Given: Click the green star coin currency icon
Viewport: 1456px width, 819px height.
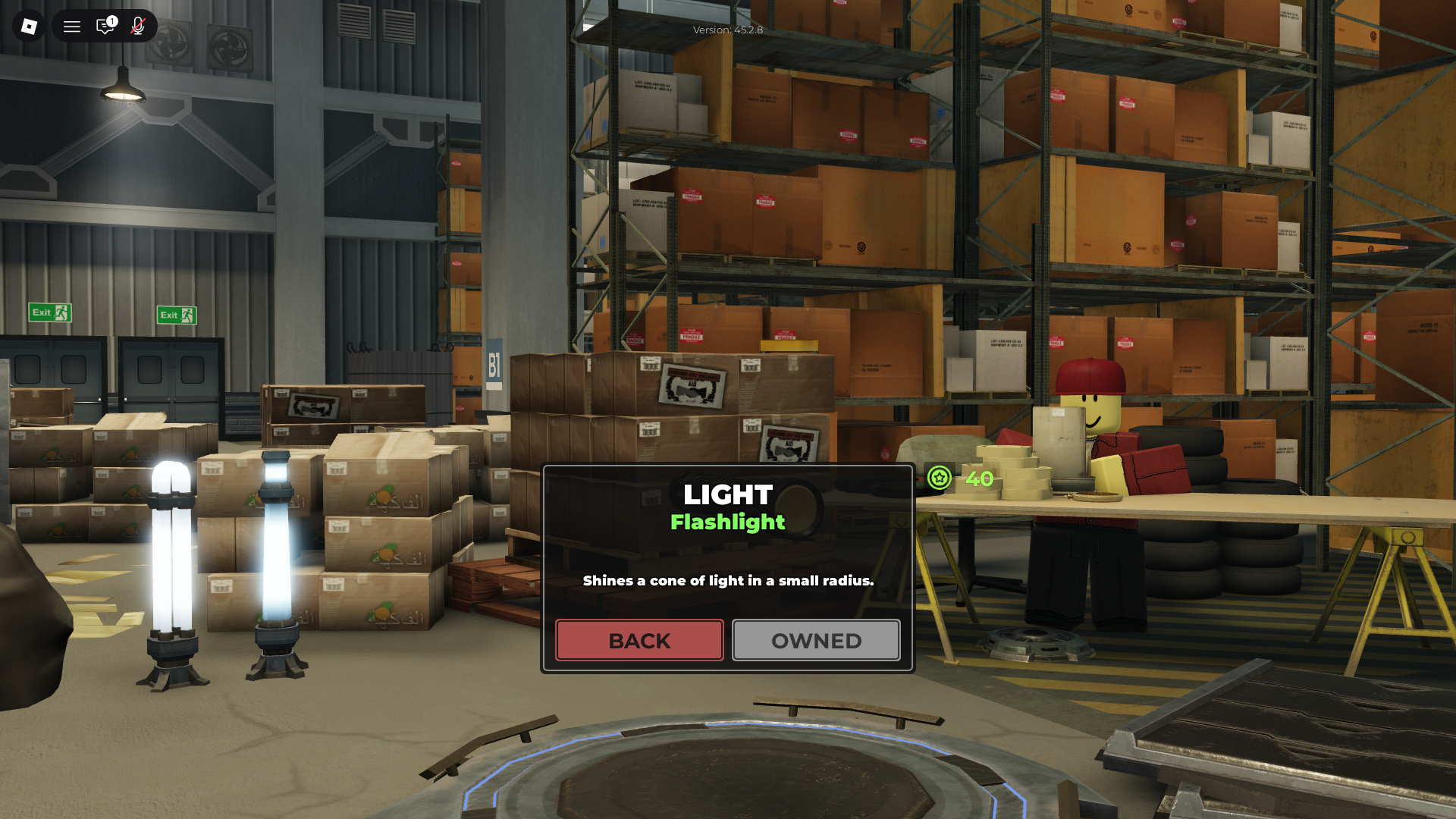Looking at the screenshot, I should click(938, 479).
